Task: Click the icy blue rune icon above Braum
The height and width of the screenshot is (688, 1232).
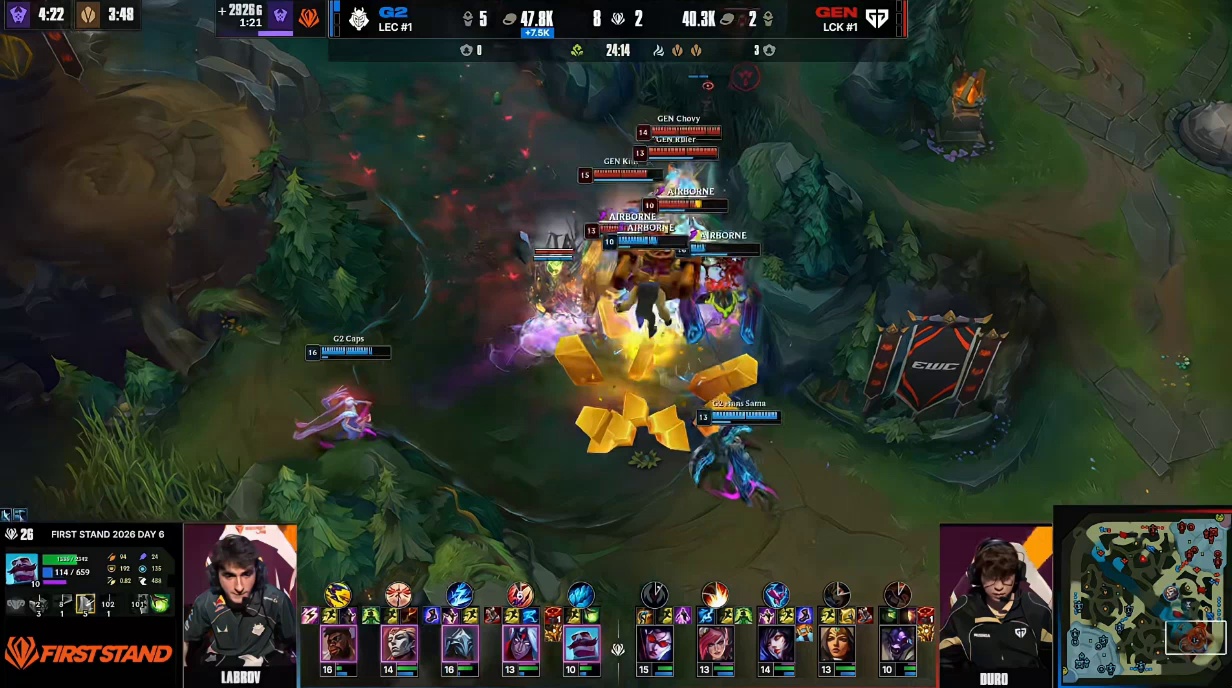Action: pyautogui.click(x=581, y=595)
